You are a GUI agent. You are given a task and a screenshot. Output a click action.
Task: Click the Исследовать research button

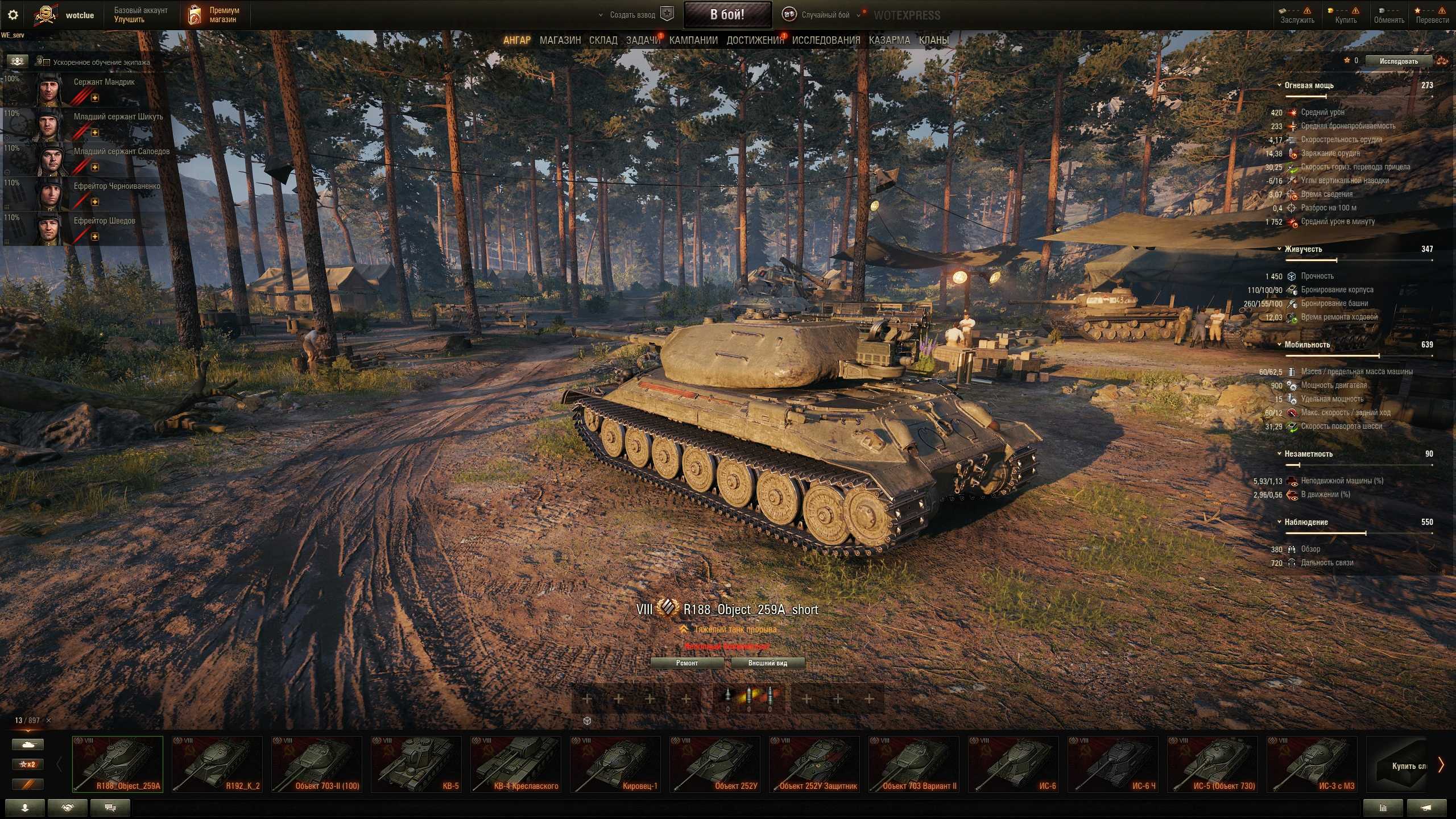click(1398, 61)
